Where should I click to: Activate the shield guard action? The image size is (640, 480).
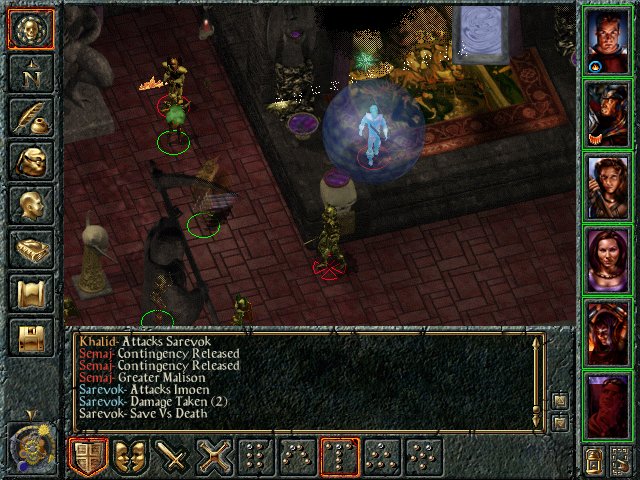(x=88, y=457)
